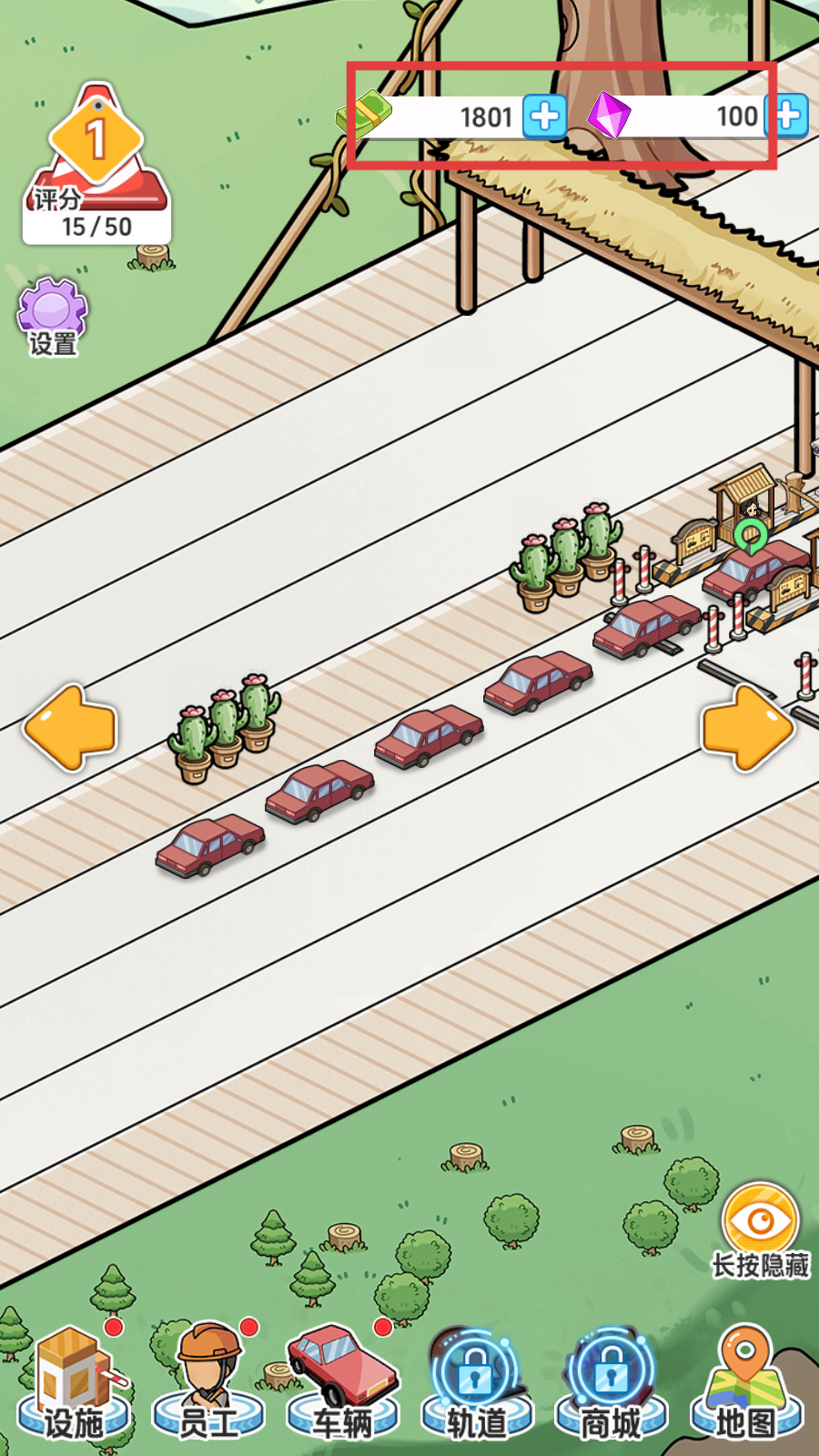Open the 设置 settings gear
The width and height of the screenshot is (819, 1456).
[53, 316]
